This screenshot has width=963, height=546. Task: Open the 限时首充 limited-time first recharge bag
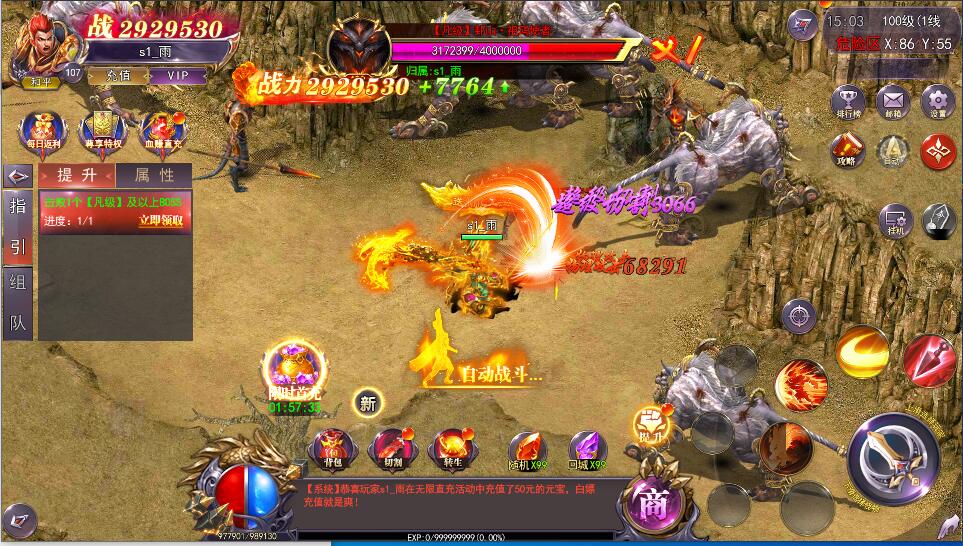click(x=294, y=371)
